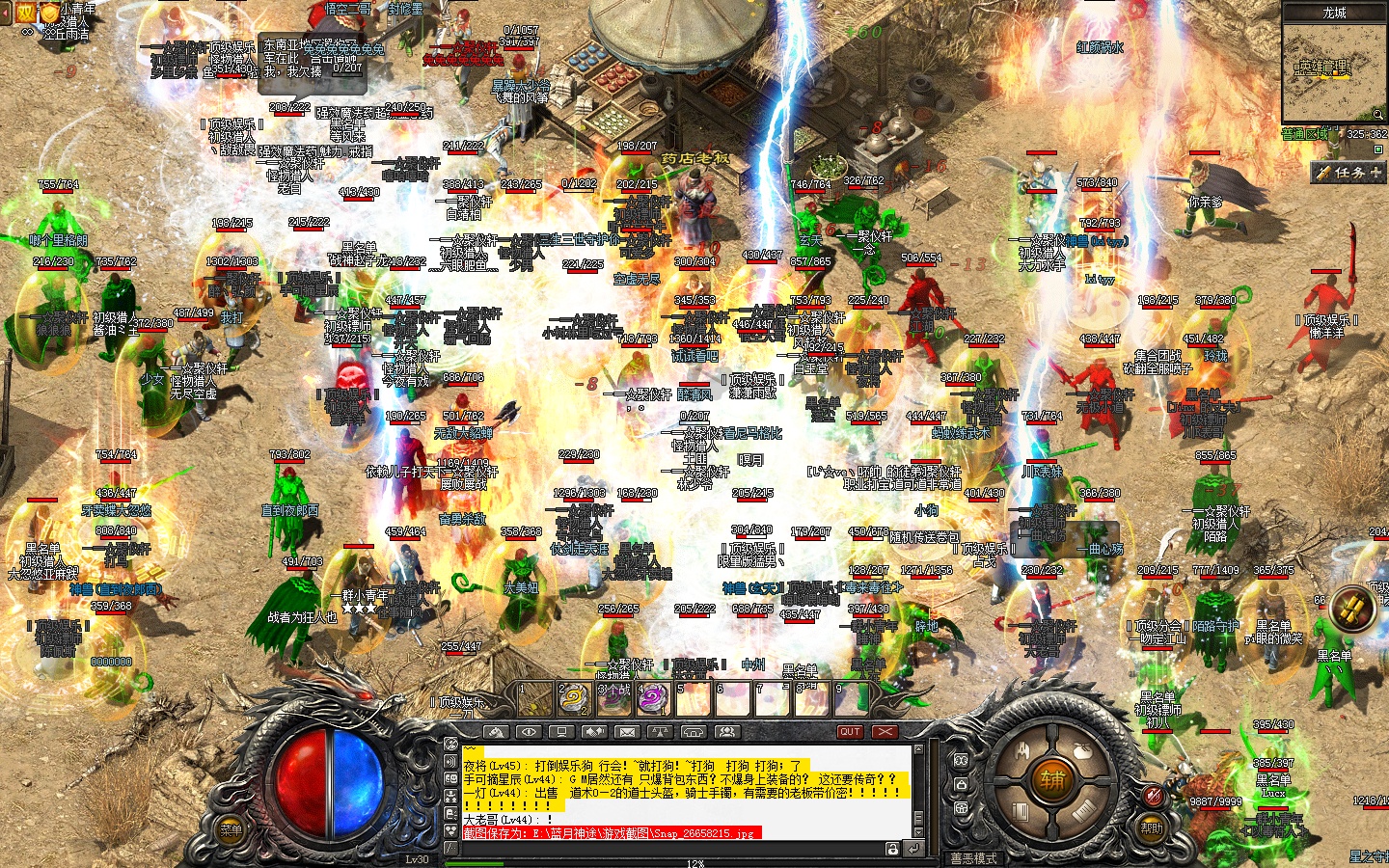Use the purple swirl stone in hotbar slot 4
Screen dimensions: 1389x868
tap(652, 699)
